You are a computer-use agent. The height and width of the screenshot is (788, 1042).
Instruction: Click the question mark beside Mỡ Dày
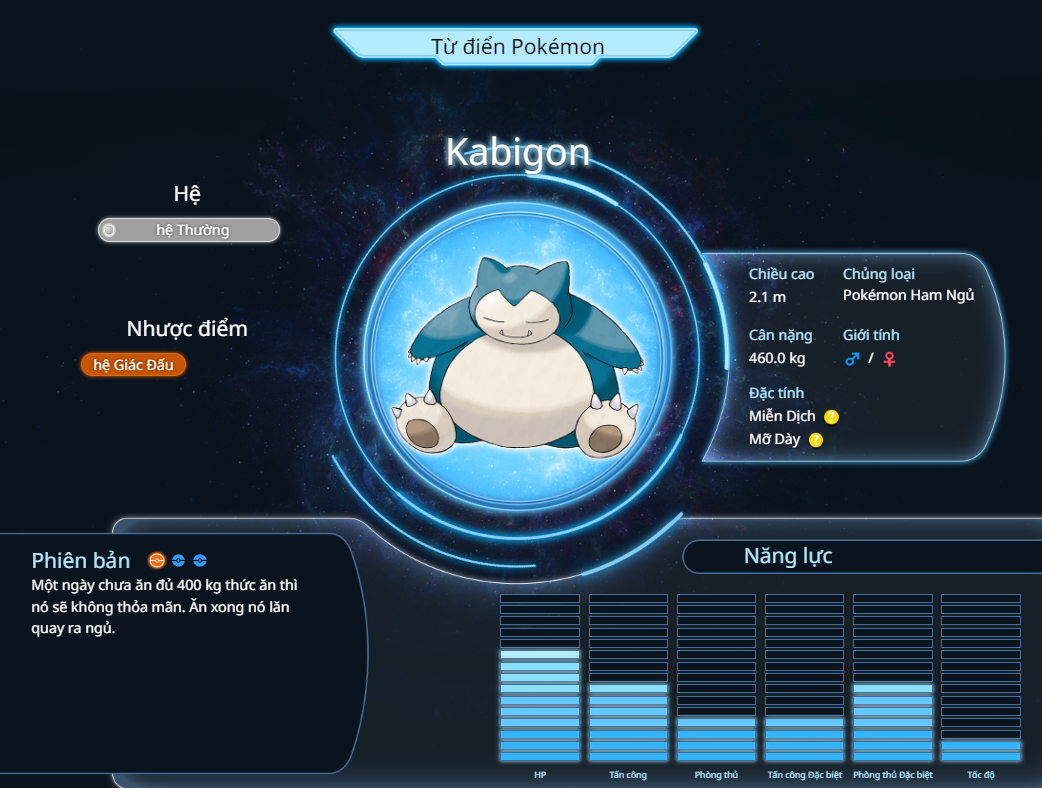816,440
